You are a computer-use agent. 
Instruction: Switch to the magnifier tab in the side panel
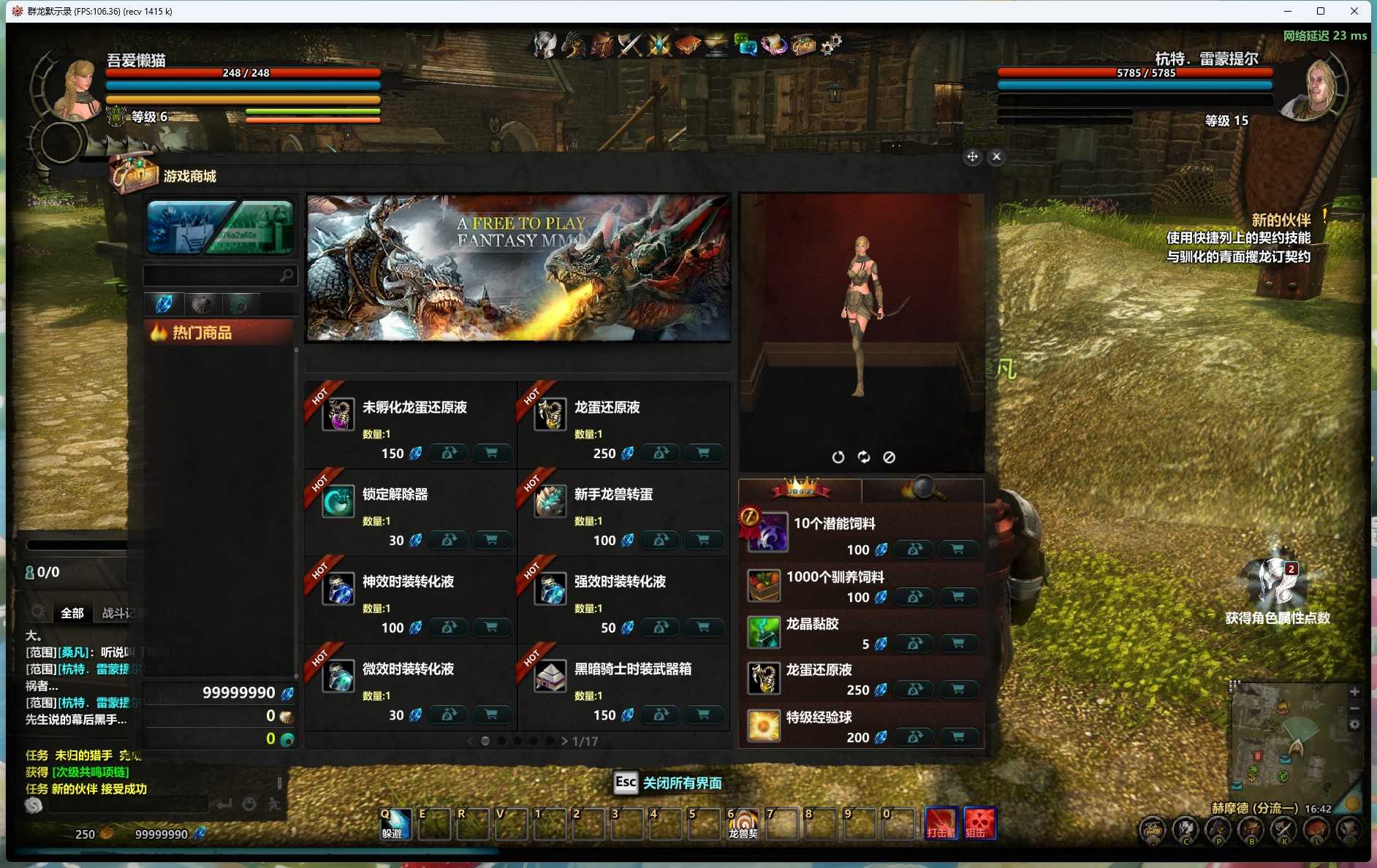pos(922,488)
